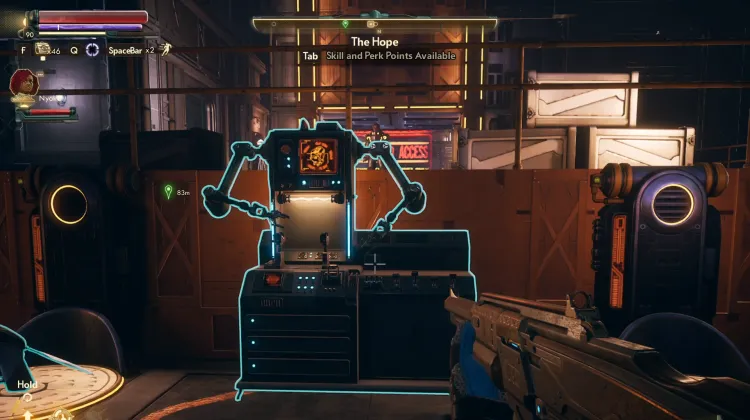Activate the Tactical Time Dilation icon
750x420 pixels.
click(x=93, y=49)
